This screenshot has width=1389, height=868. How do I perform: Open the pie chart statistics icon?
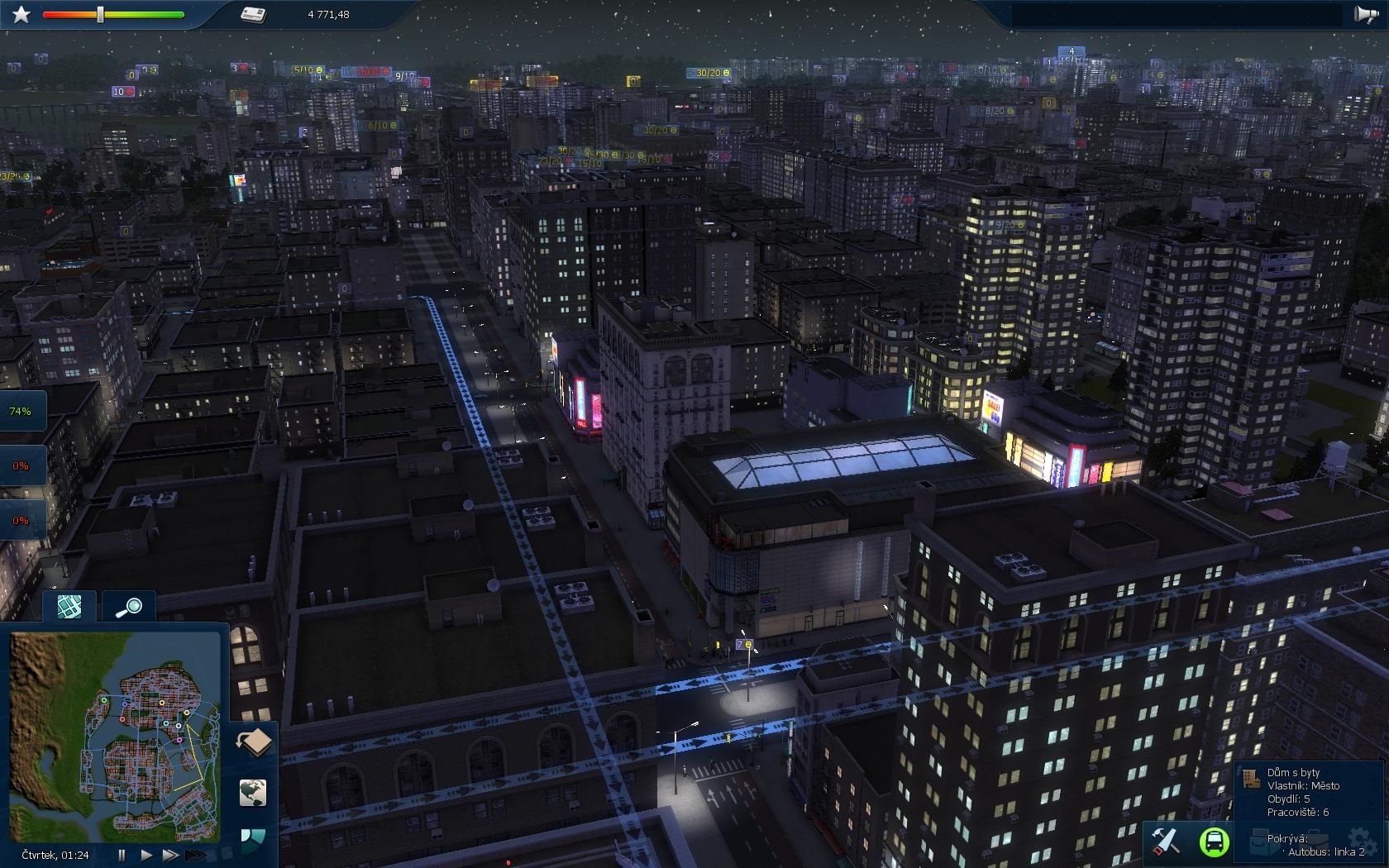click(253, 838)
